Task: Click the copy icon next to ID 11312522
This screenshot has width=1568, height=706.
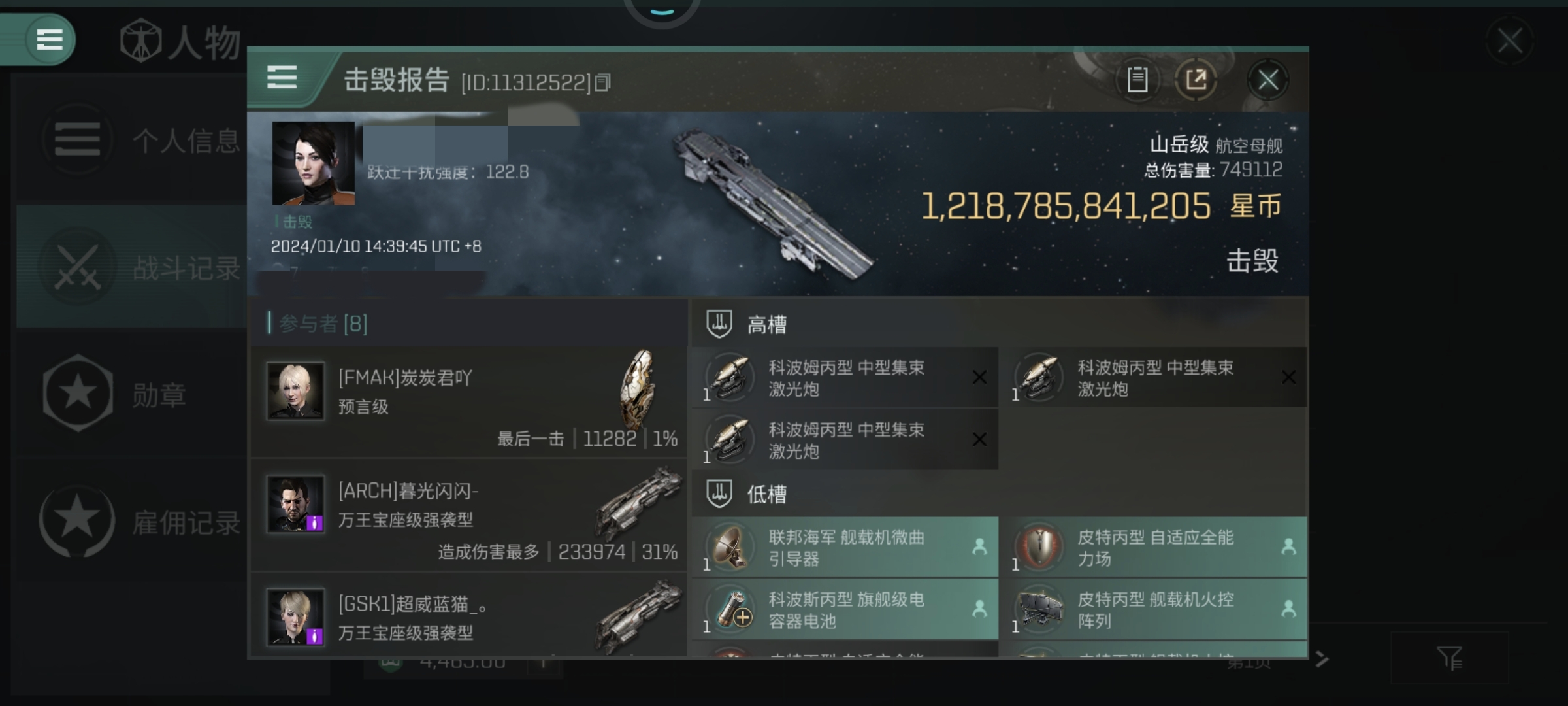Action: [603, 82]
